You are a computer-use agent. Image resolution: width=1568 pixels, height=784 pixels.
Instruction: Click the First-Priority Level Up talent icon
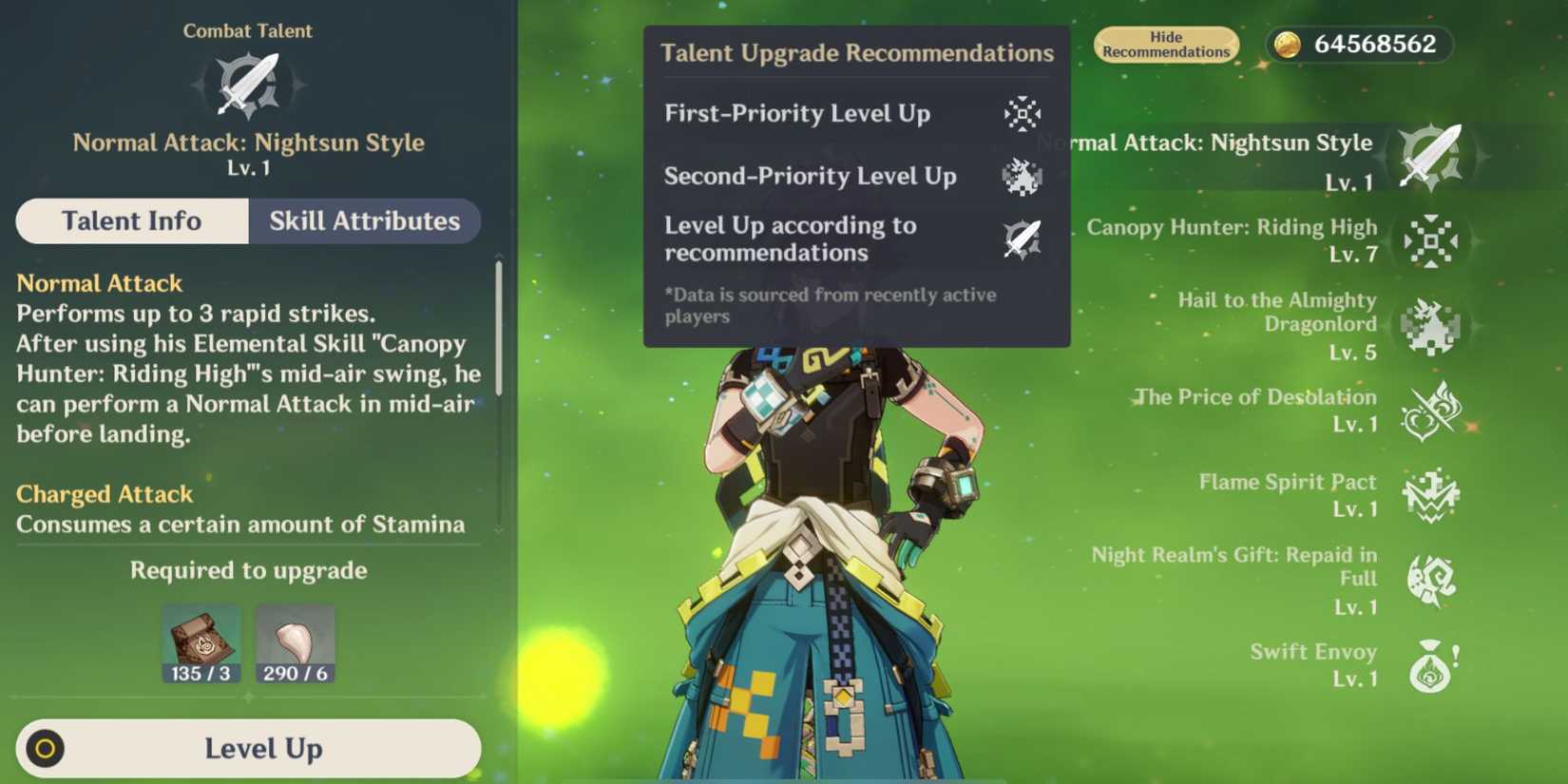click(x=1023, y=115)
